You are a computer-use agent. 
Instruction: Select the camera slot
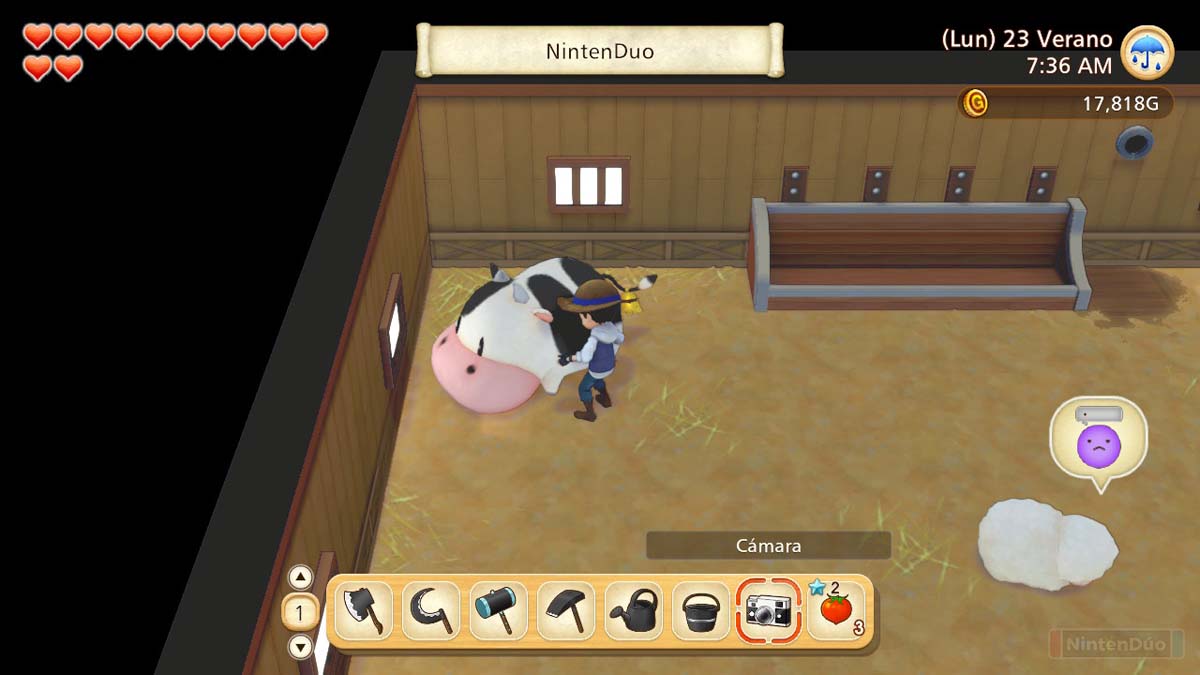[768, 611]
